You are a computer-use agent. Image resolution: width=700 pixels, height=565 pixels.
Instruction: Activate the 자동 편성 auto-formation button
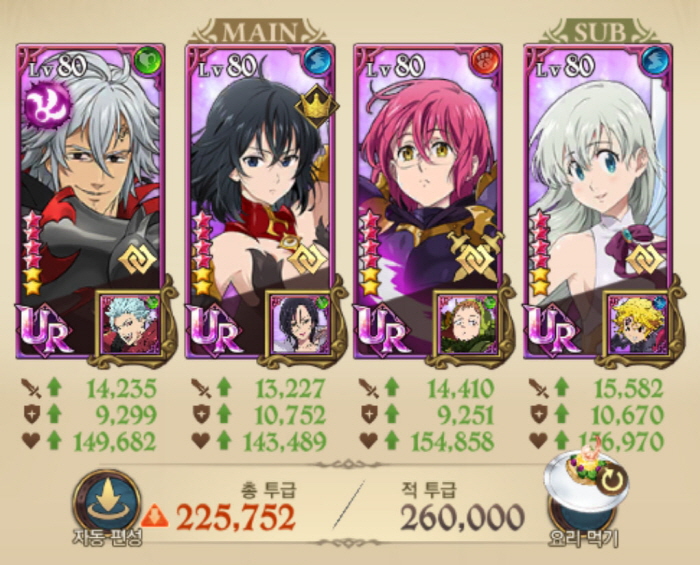[106, 503]
